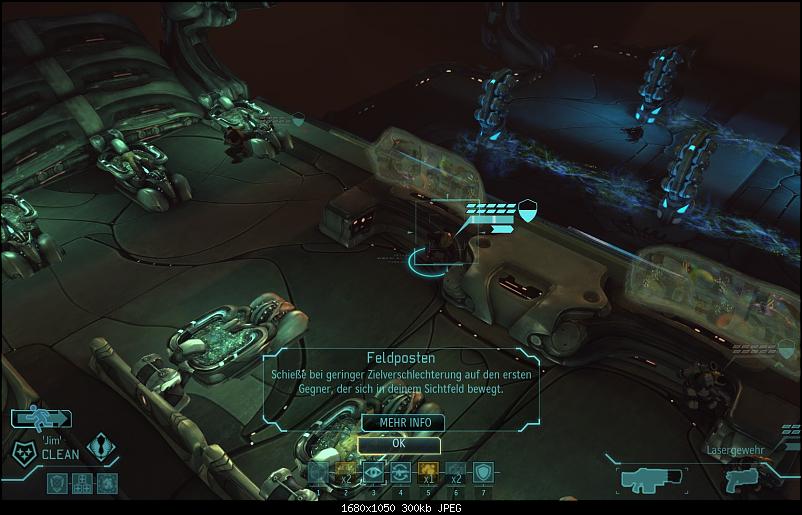Select the eye-shaped Feldposten ability icon
The width and height of the screenshot is (802, 515).
373,473
